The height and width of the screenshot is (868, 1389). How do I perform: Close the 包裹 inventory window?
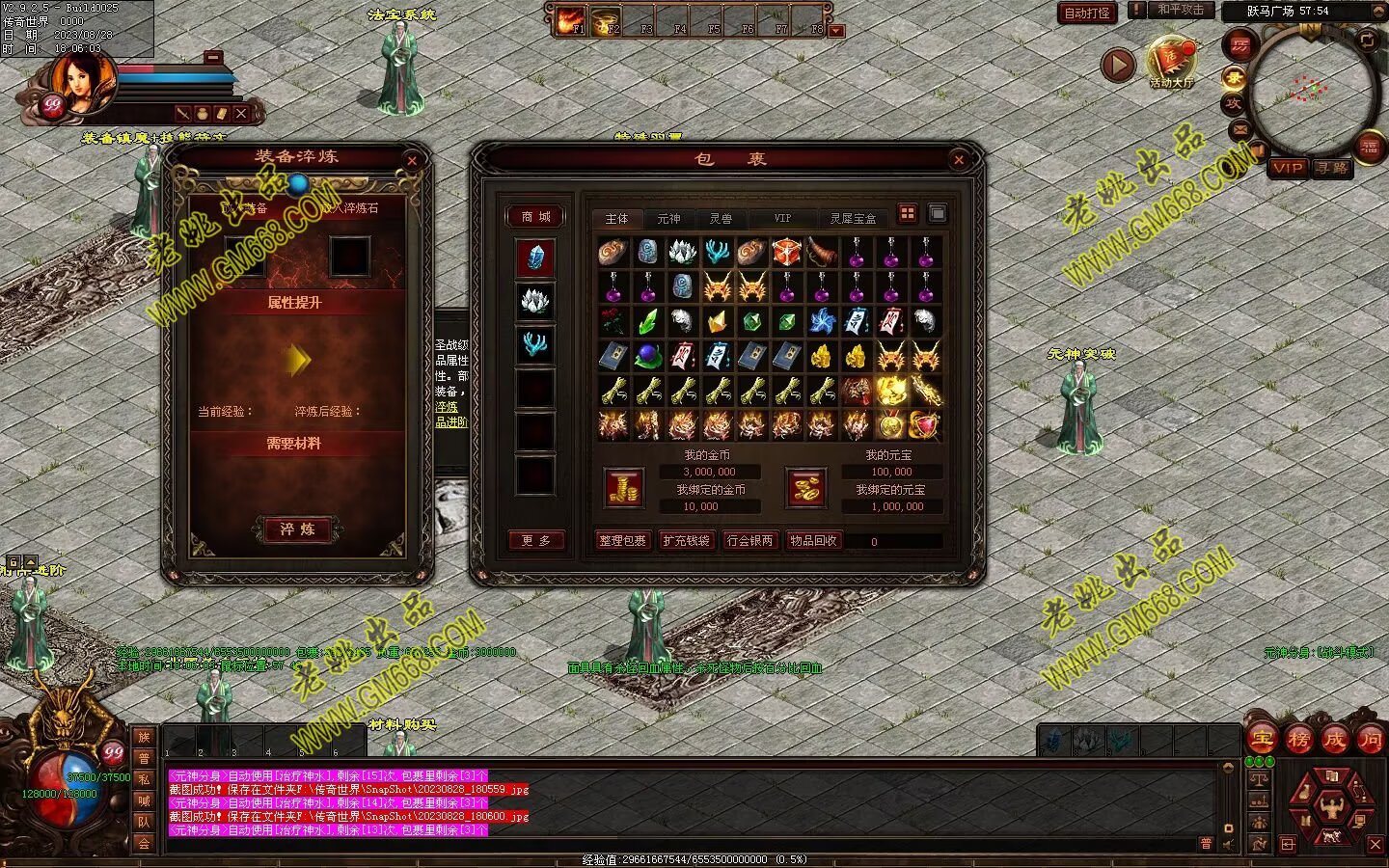tap(958, 160)
